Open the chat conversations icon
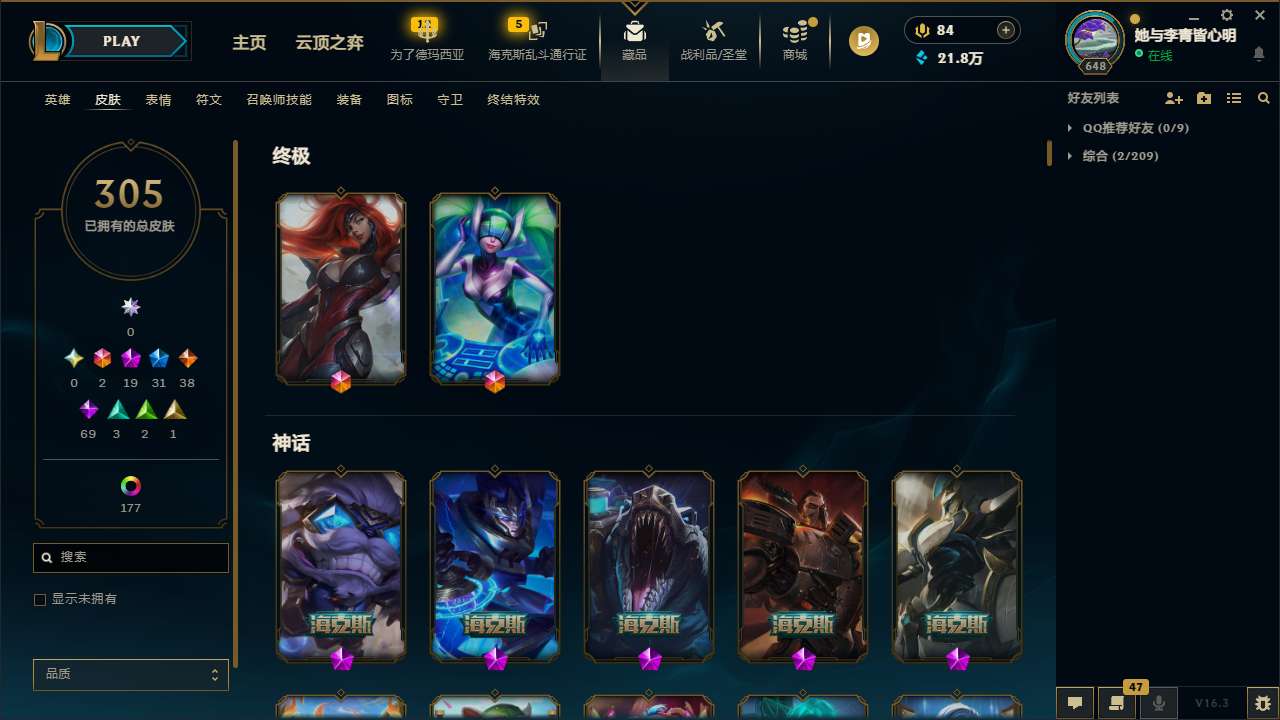Viewport: 1280px width, 720px height. point(1075,703)
